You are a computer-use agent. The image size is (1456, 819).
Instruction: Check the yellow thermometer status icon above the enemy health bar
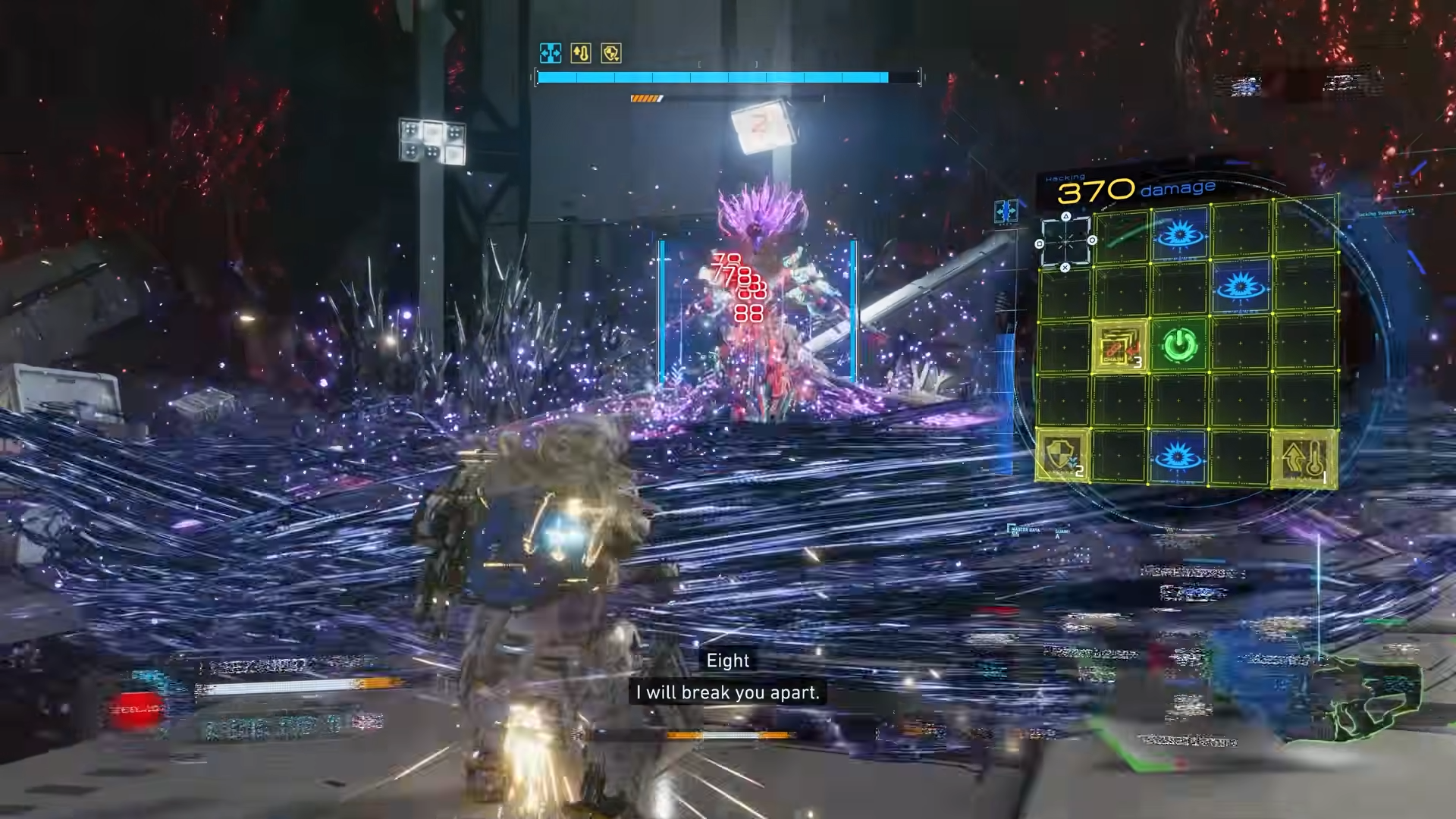click(x=581, y=53)
